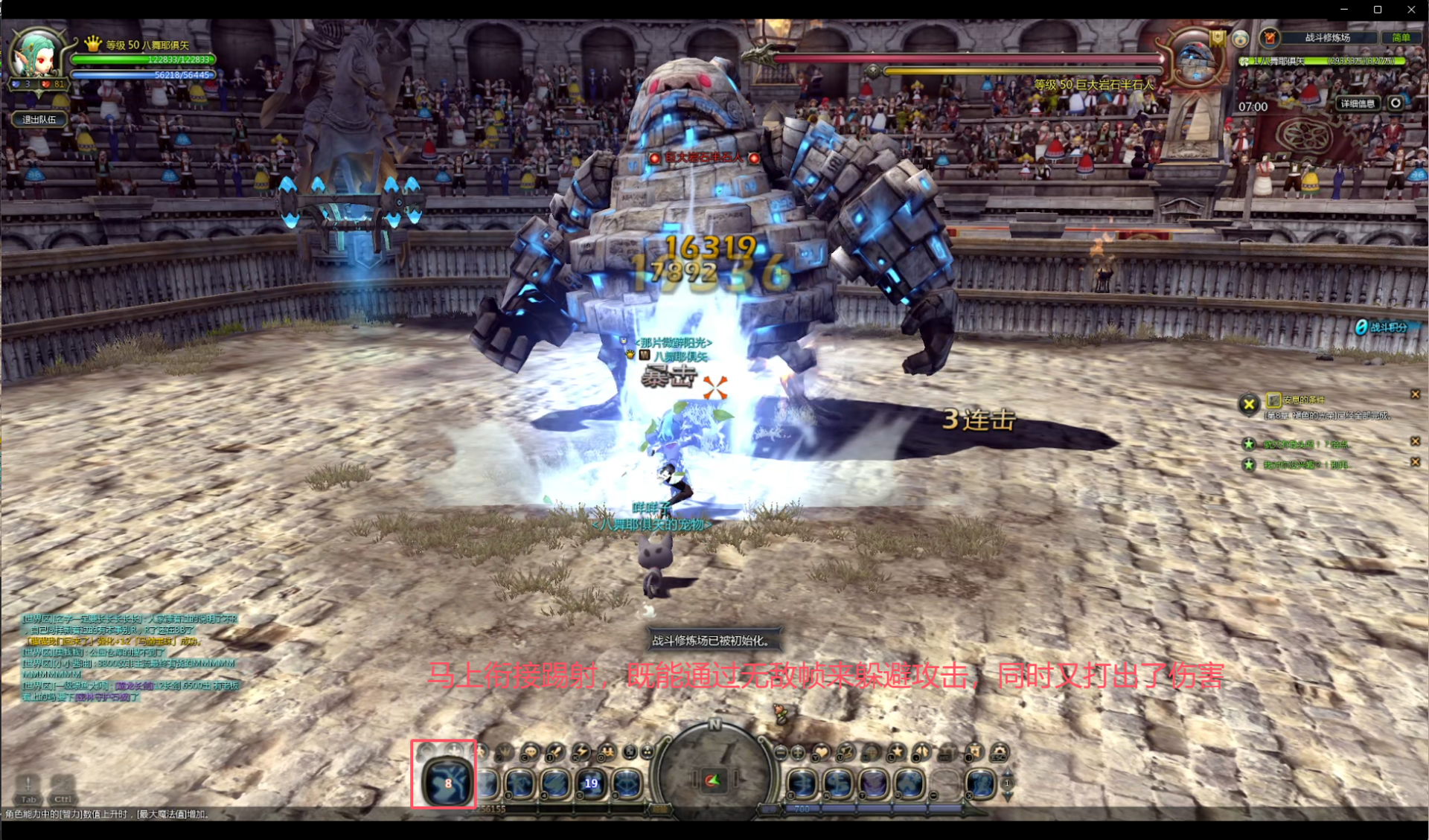
Task: Open the 详细信息 details panel
Action: [x=1358, y=103]
